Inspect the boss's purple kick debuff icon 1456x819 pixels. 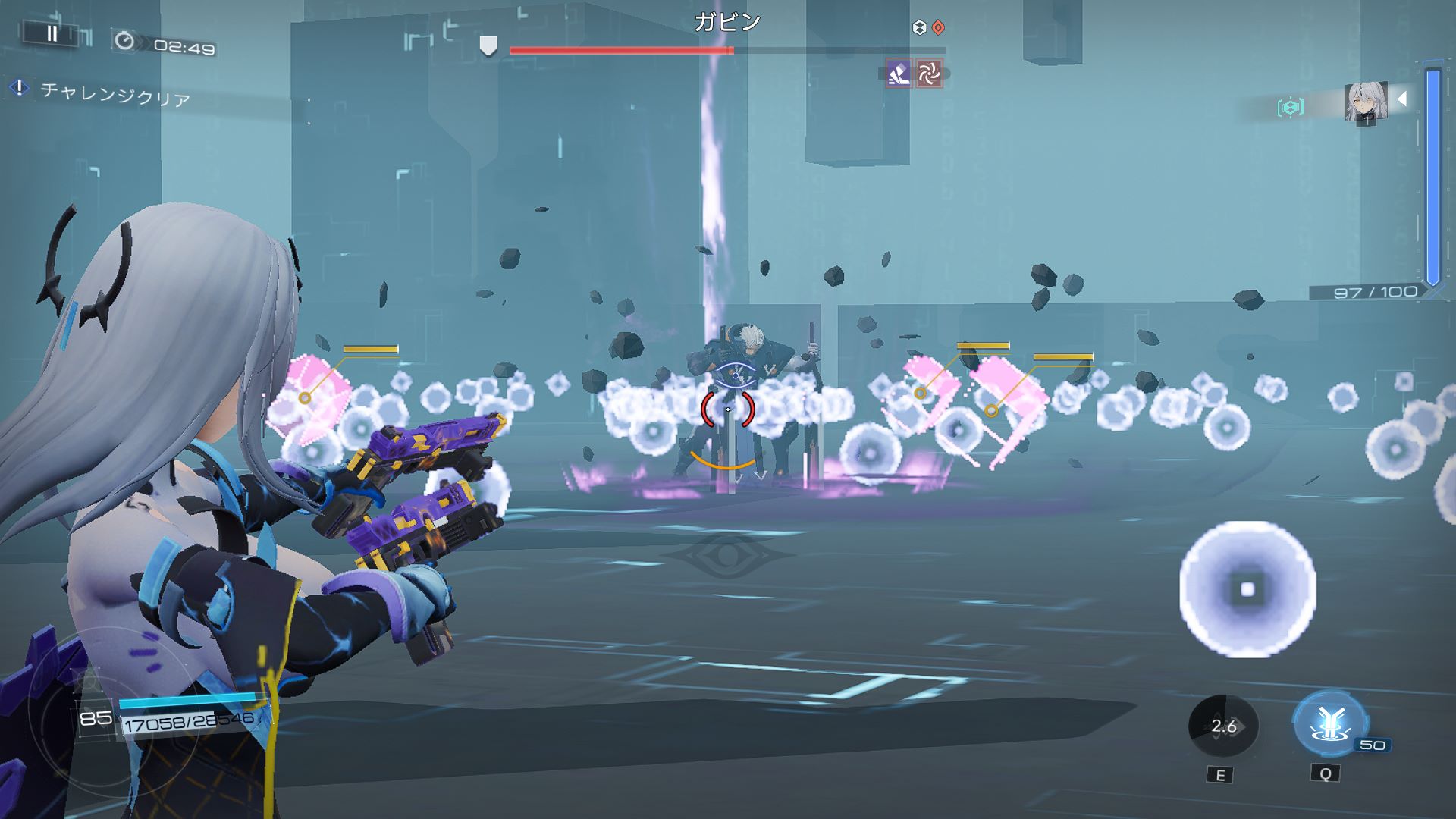[899, 74]
